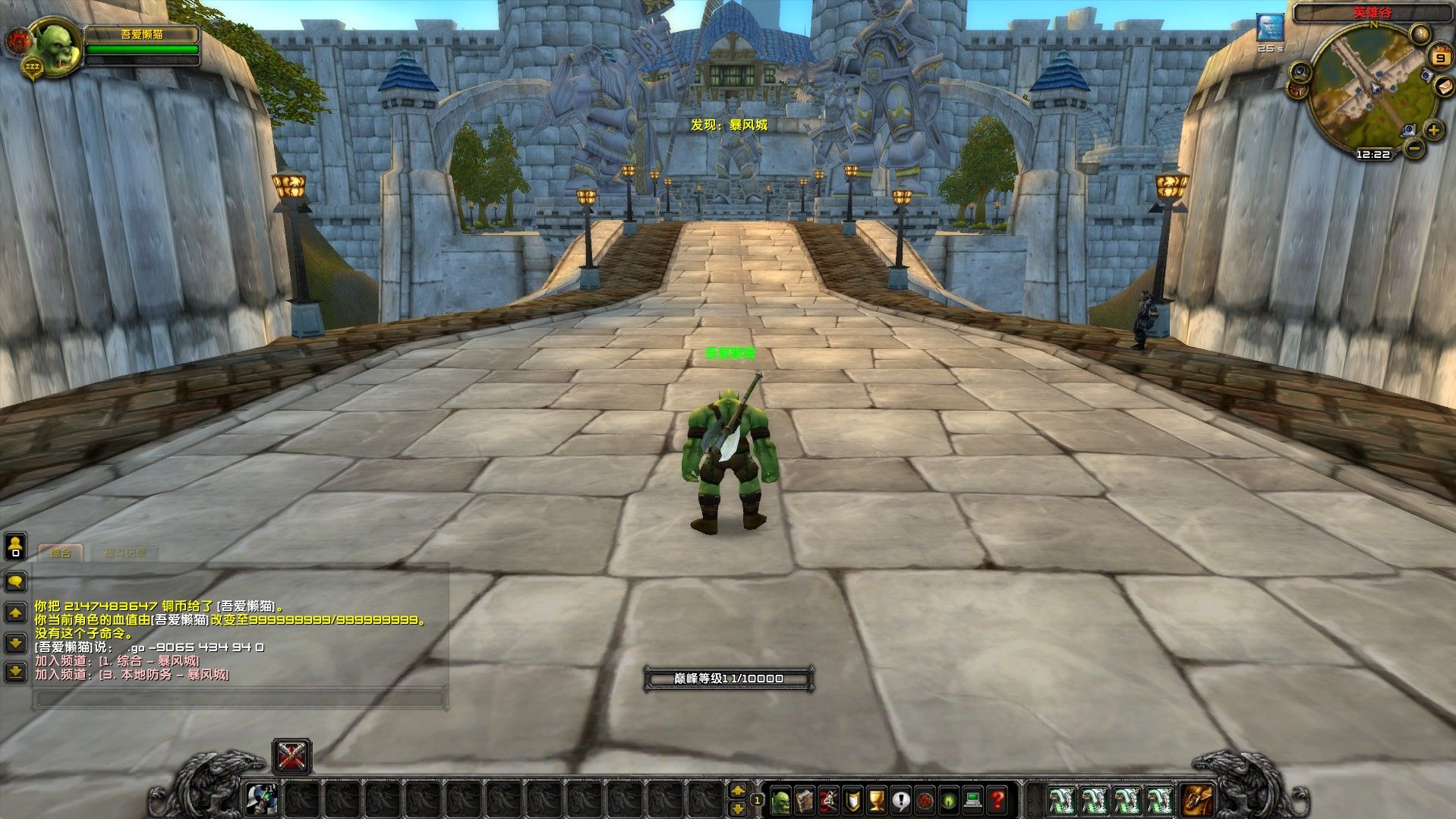
Task: Open the quest log exclamation icon
Action: coord(901,799)
